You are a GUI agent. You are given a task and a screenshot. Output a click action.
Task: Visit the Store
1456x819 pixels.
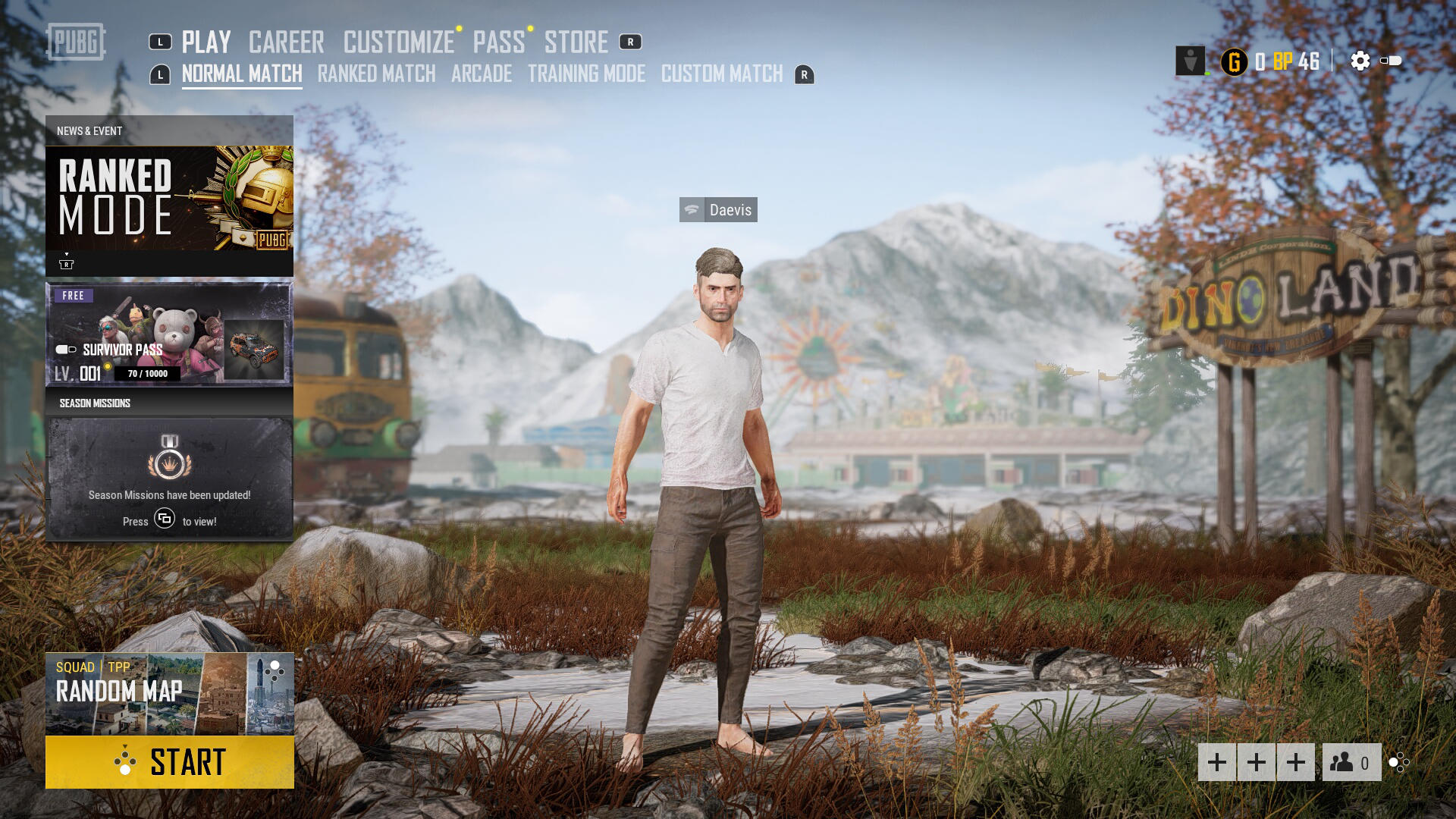576,42
